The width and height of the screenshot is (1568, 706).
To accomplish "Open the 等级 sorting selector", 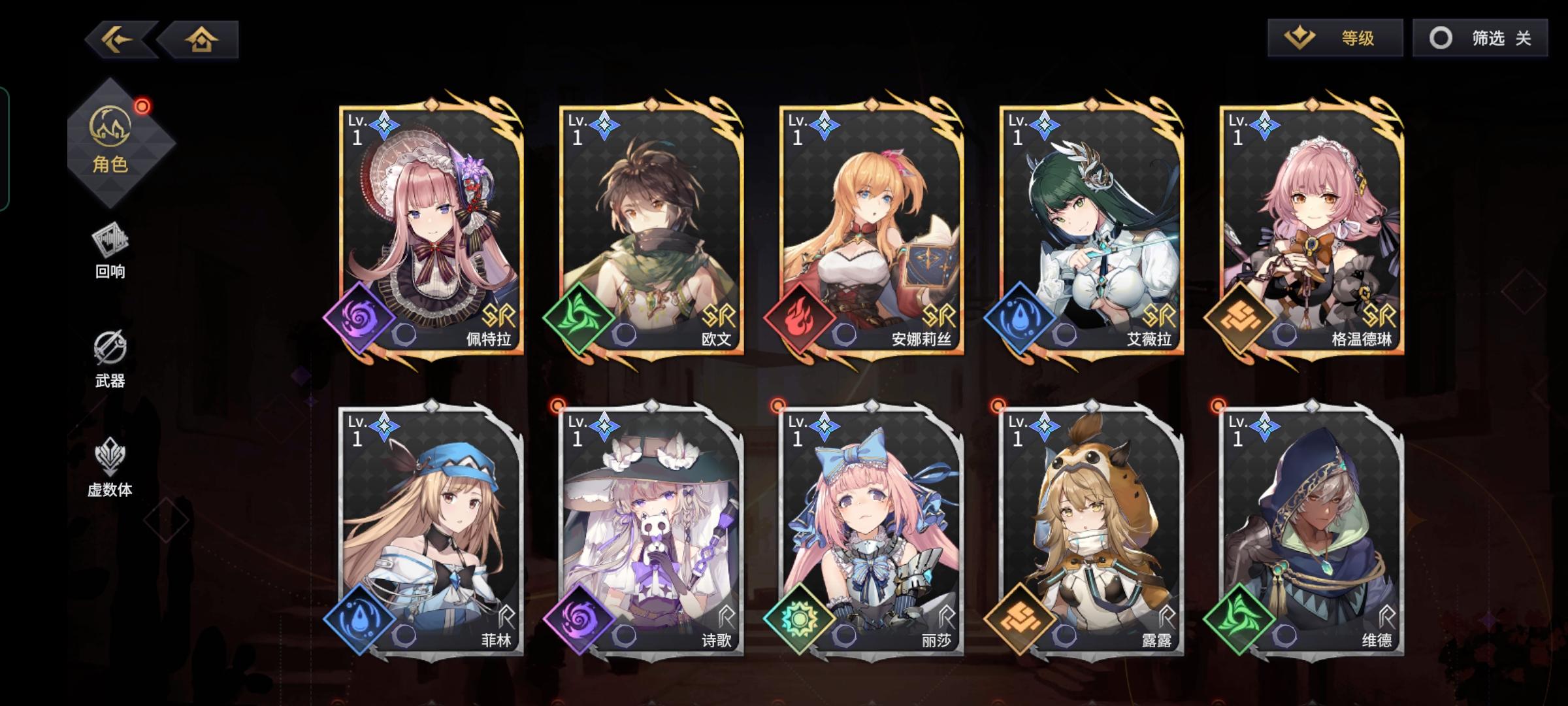I will [x=1336, y=38].
